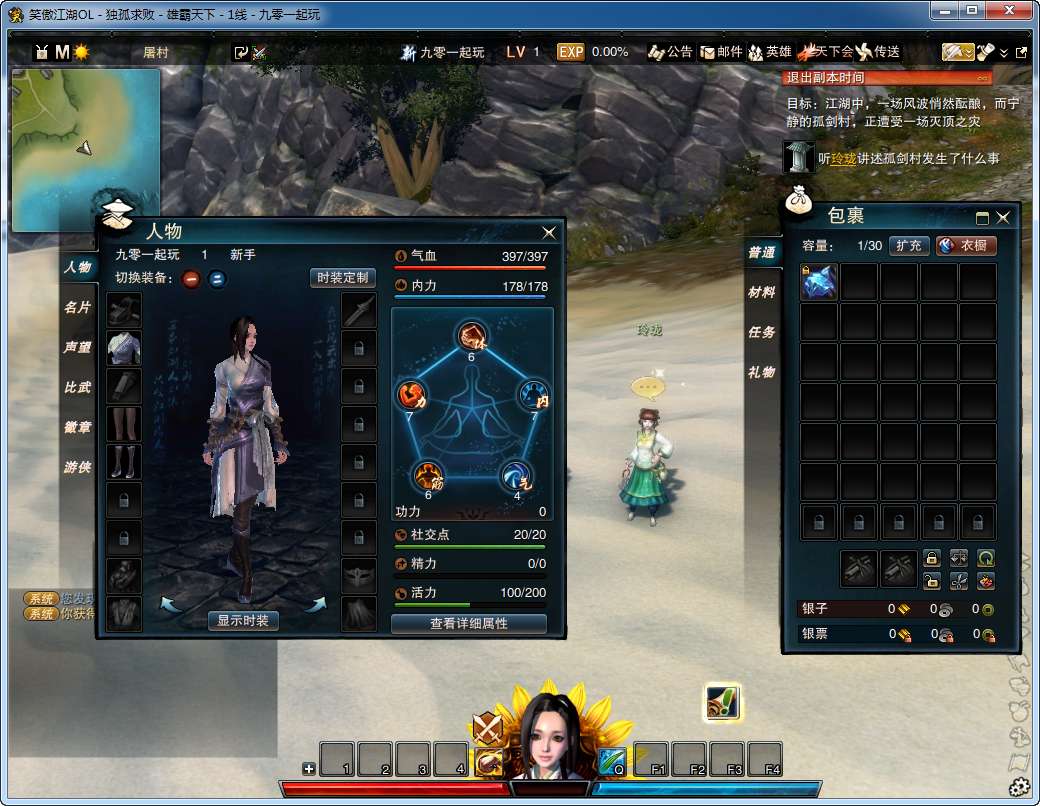Open 邮件 mail from top bar

tap(722, 52)
